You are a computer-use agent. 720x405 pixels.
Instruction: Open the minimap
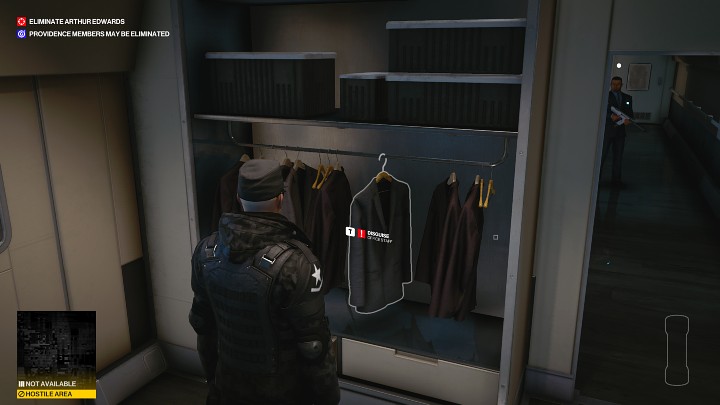[56, 343]
